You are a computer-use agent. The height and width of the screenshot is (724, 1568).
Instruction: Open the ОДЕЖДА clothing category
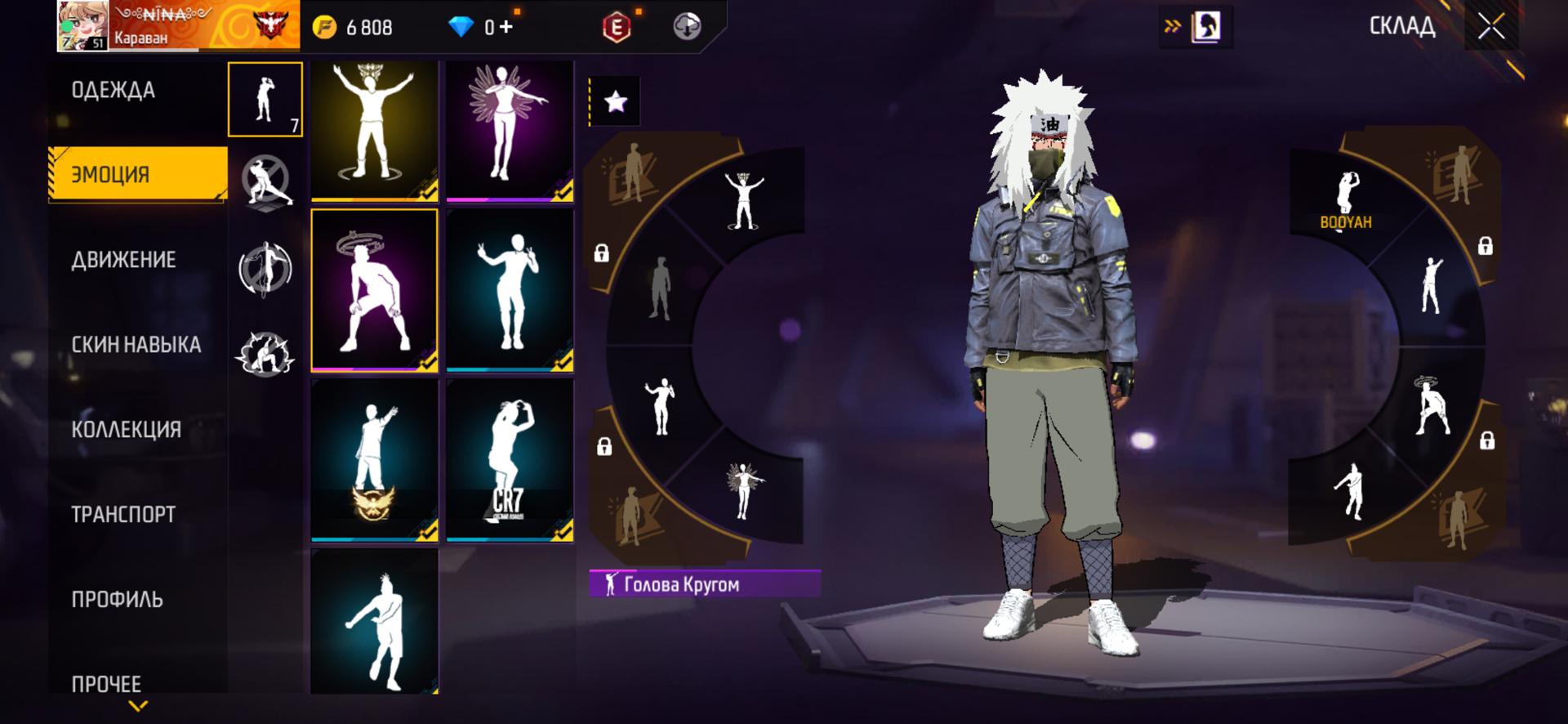(x=114, y=90)
